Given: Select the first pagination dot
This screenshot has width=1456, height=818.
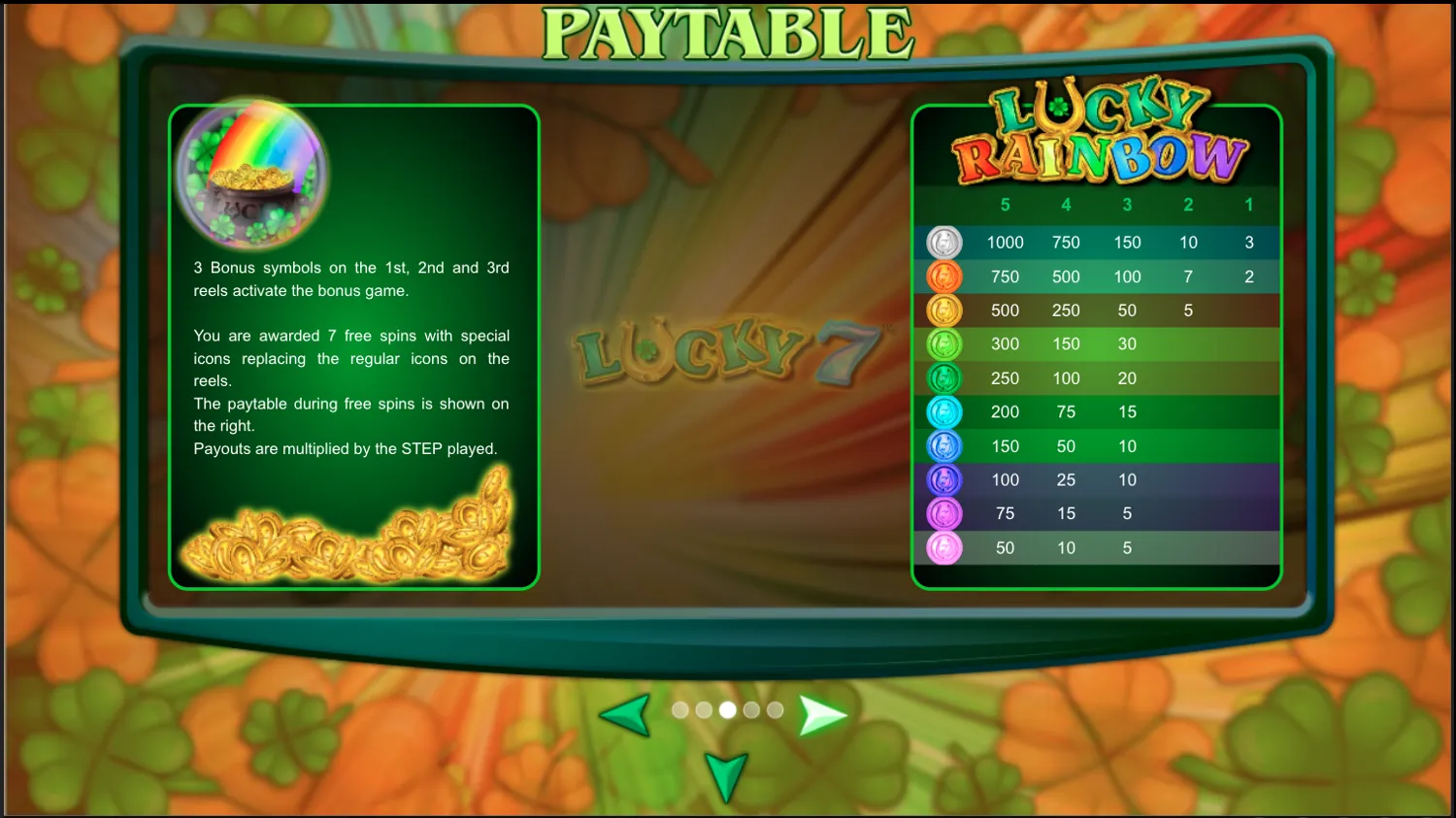Looking at the screenshot, I should [680, 710].
